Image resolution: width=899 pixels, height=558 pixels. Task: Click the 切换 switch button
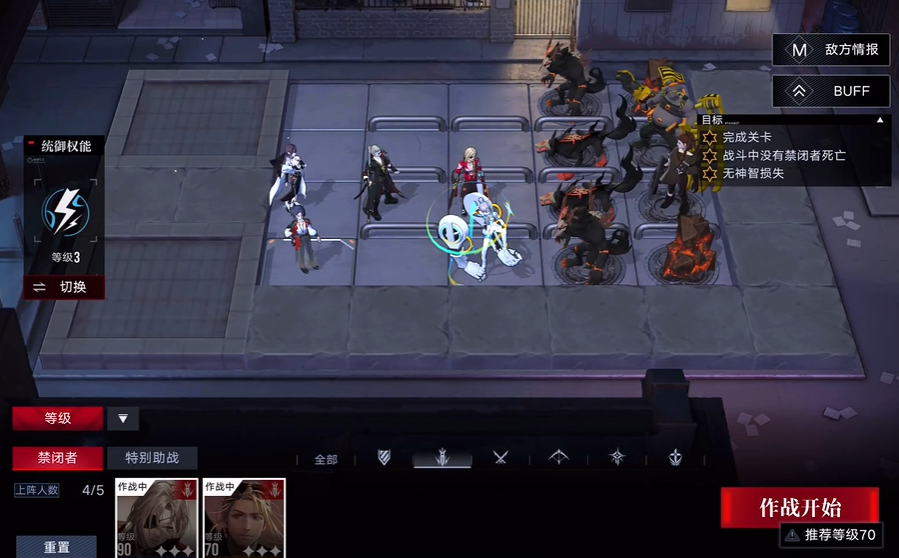(x=64, y=287)
